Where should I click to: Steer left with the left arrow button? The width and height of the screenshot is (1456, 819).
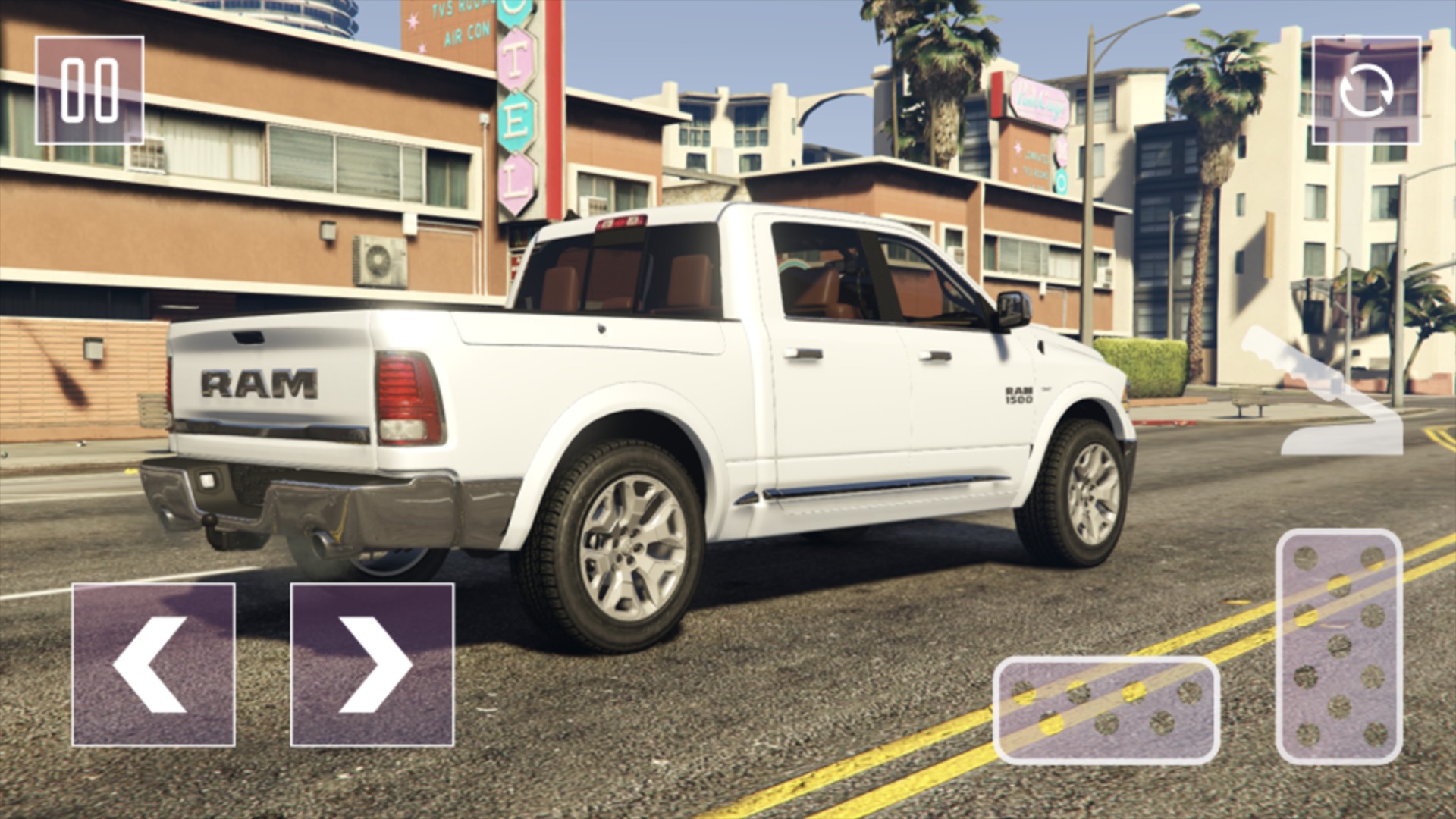[x=153, y=664]
